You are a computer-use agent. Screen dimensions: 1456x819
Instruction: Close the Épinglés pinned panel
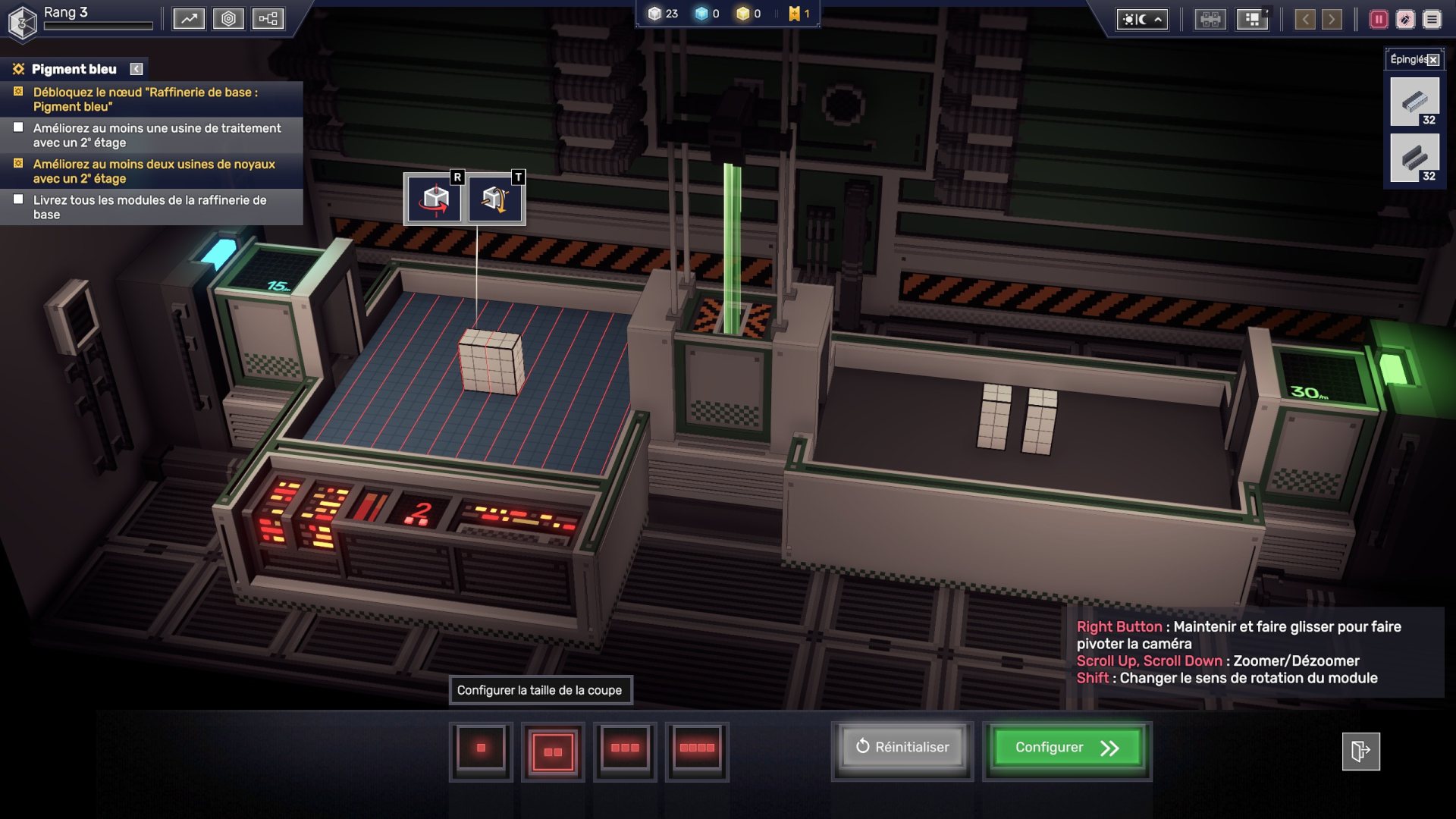coord(1433,60)
